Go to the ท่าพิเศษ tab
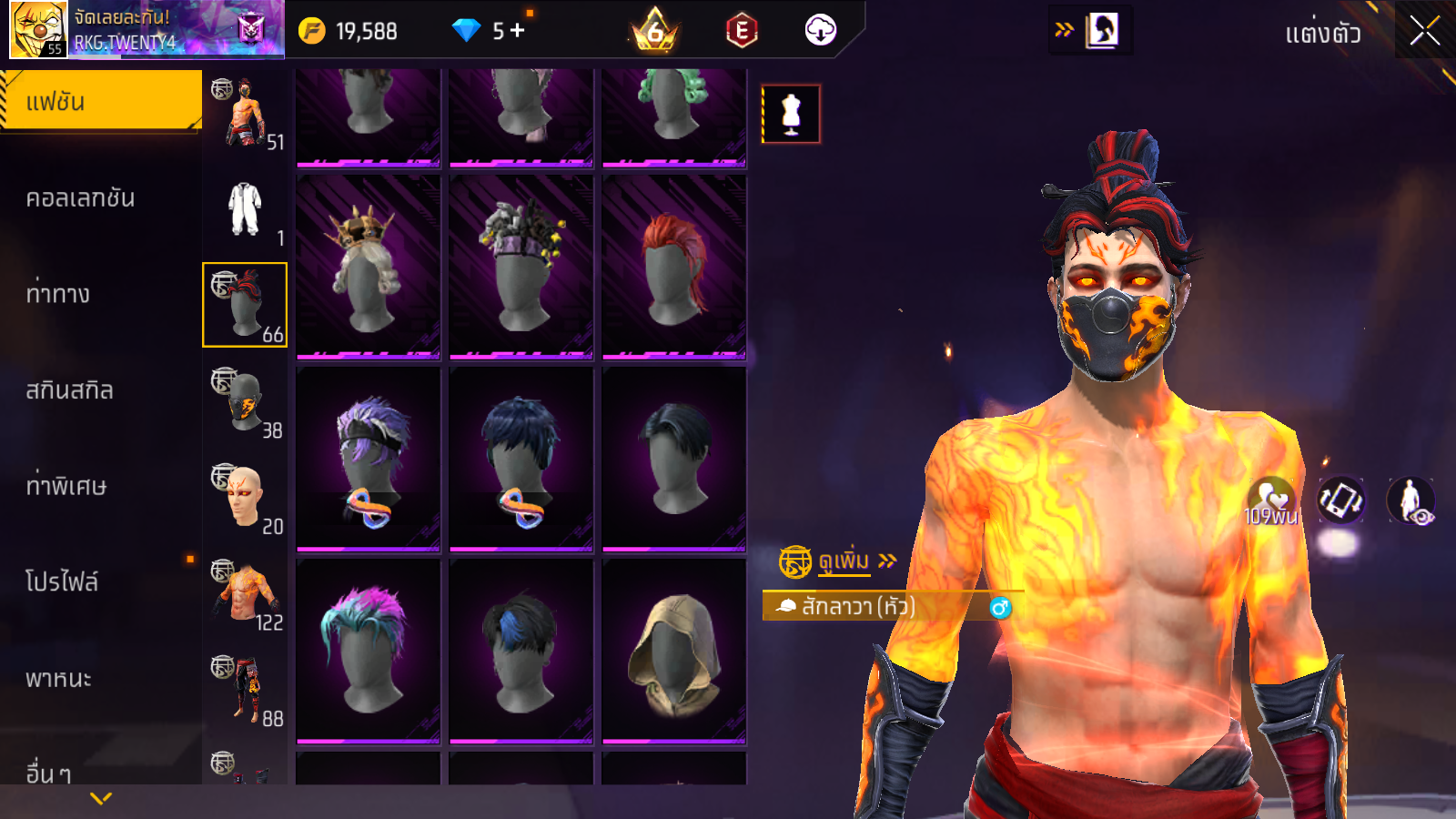 (x=66, y=486)
